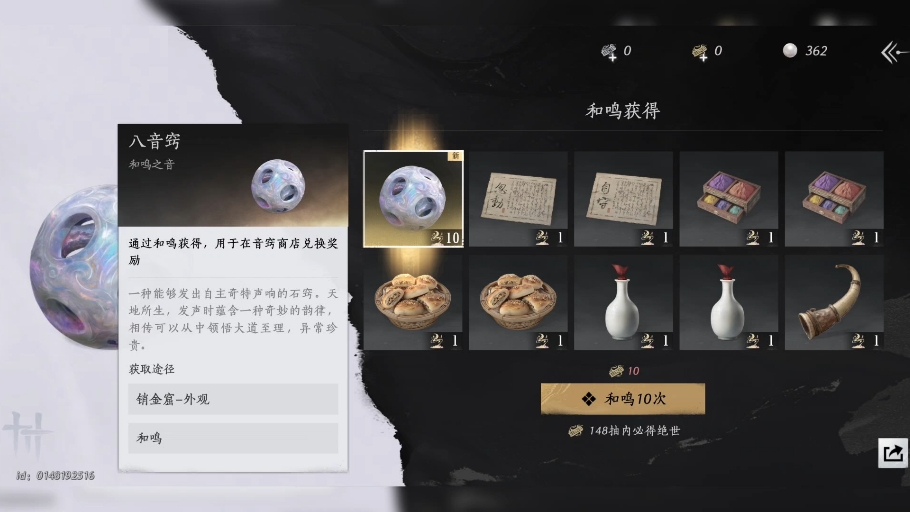
Task: Start the 和鸣10次 ten-pull
Action: [x=622, y=398]
